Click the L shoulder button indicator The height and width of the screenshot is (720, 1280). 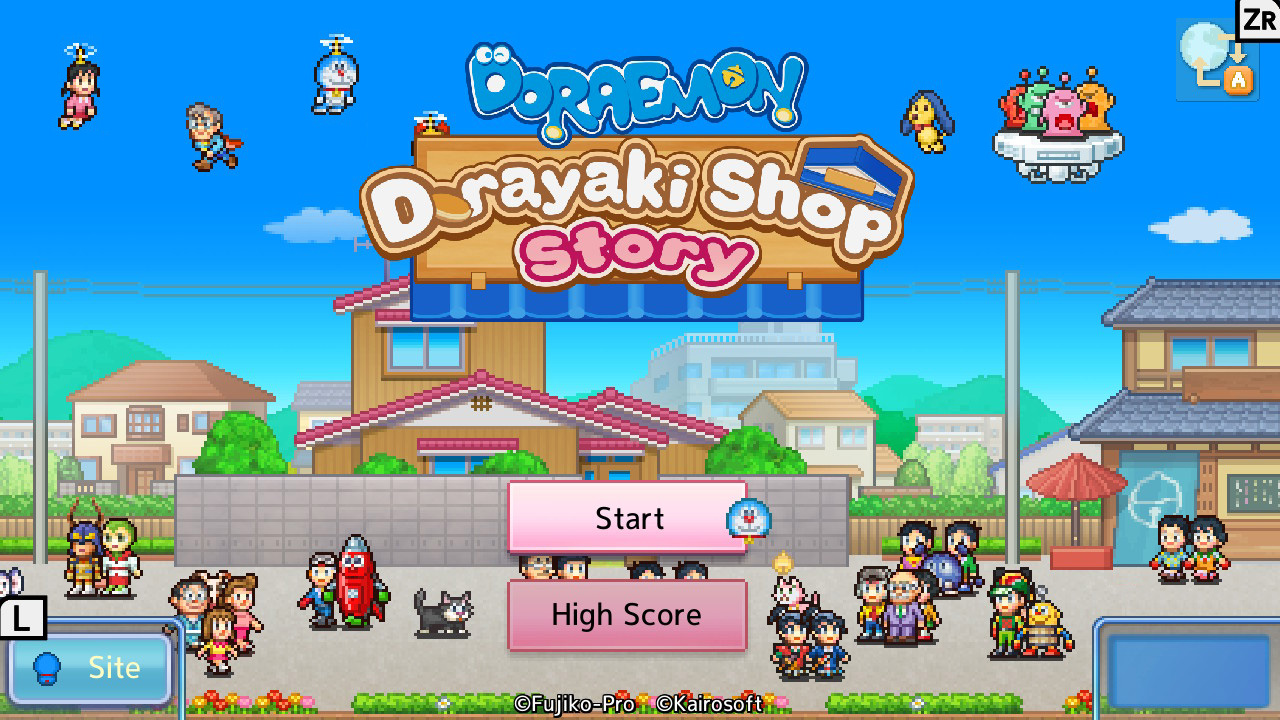click(22, 618)
